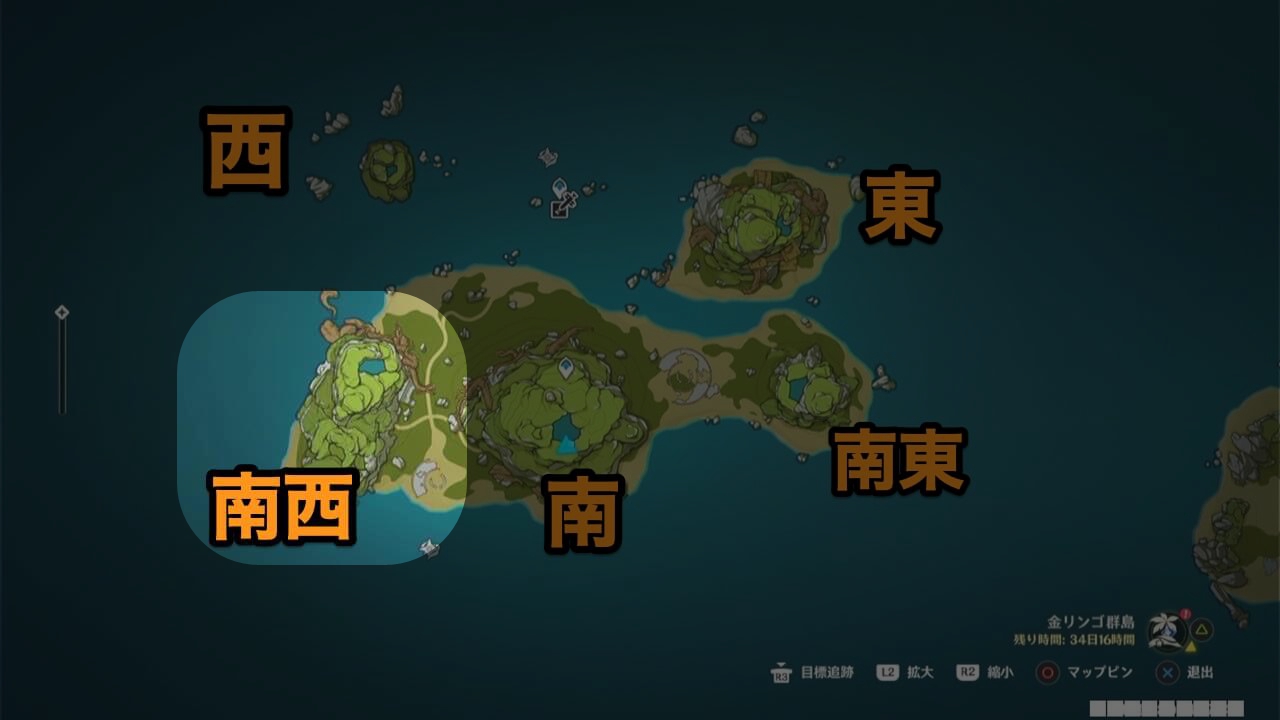
Task: Select the teleport waypoint on the south island
Action: point(565,369)
